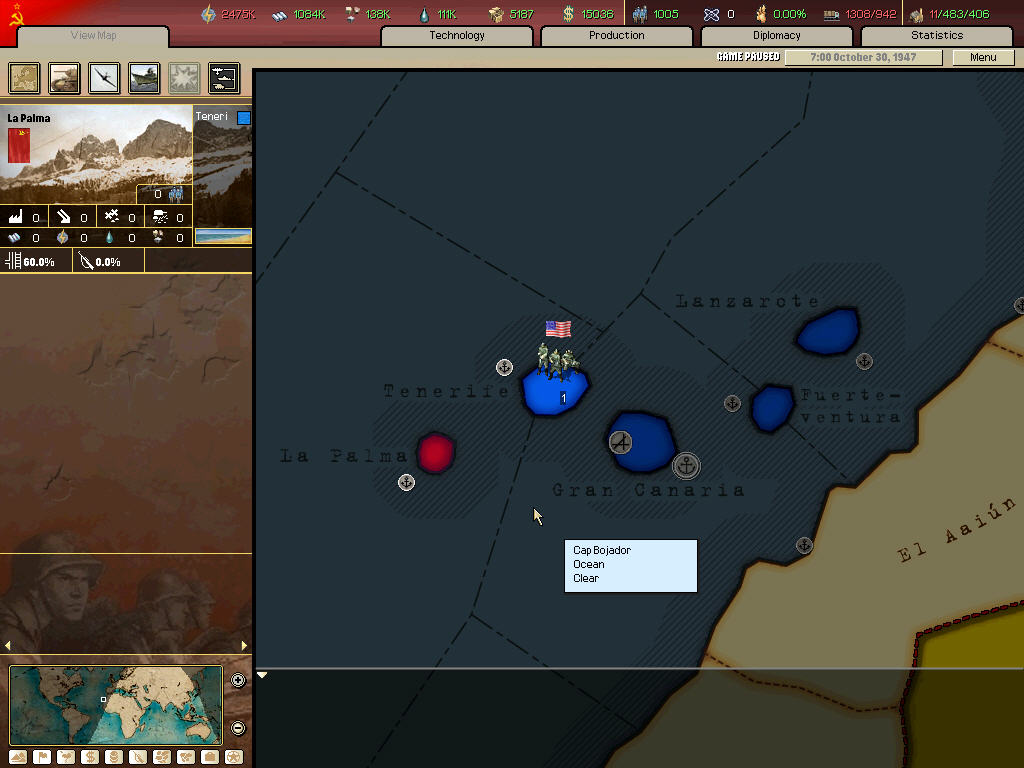
Task: Click the world minimap
Action: tap(116, 705)
